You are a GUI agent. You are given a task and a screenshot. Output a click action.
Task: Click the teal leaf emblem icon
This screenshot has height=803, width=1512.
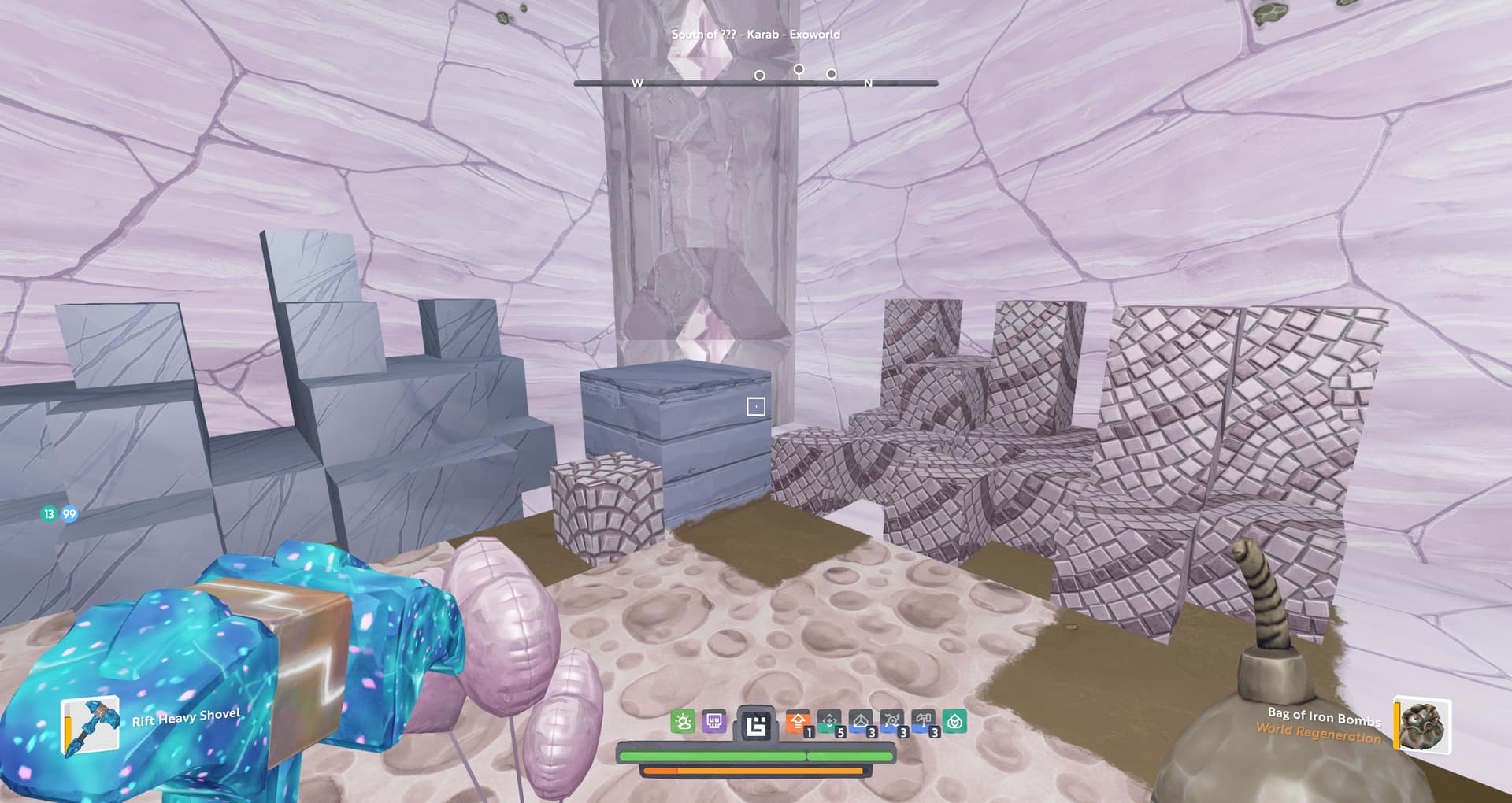tap(954, 721)
